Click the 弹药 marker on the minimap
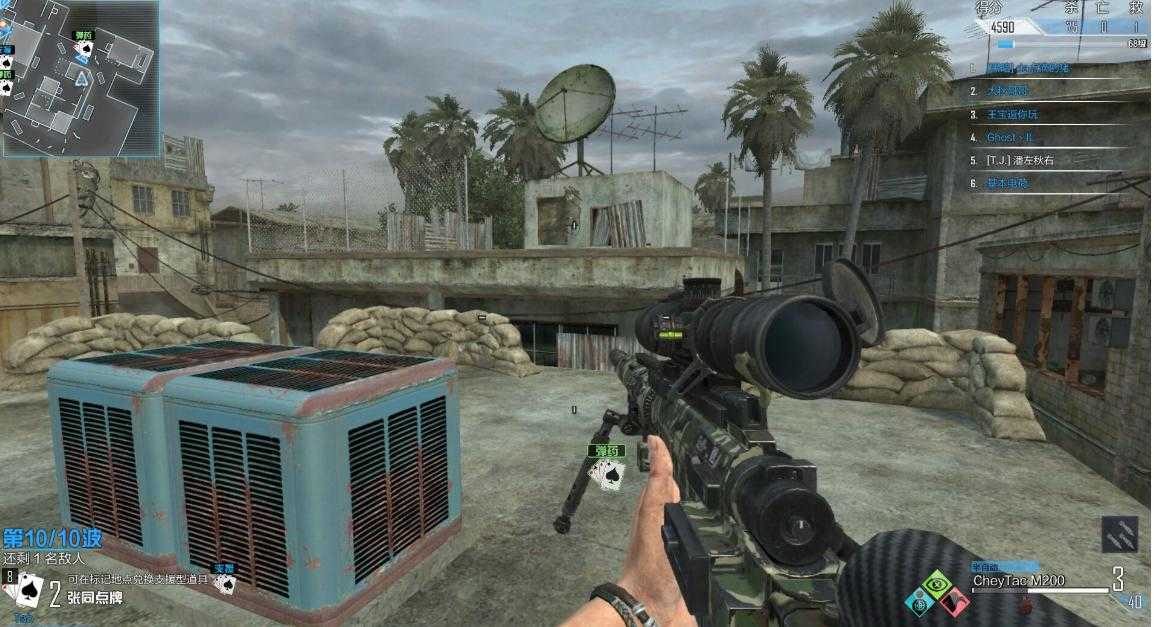This screenshot has height=627, width=1154. 82,35
